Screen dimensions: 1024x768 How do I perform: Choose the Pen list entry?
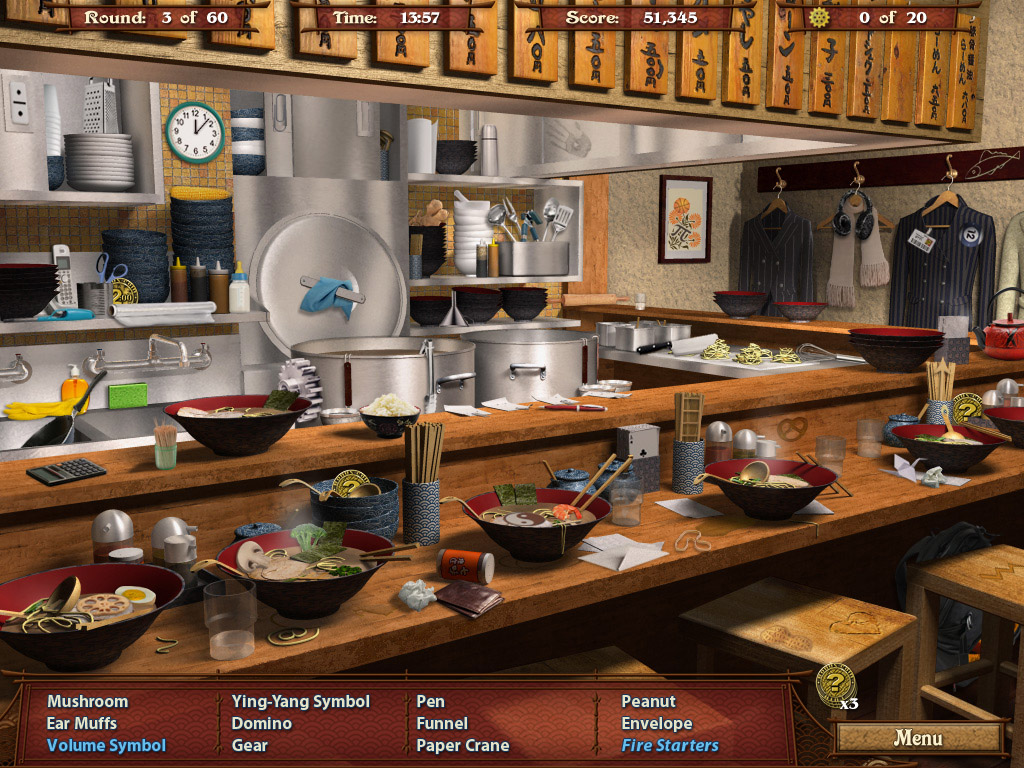pos(431,701)
